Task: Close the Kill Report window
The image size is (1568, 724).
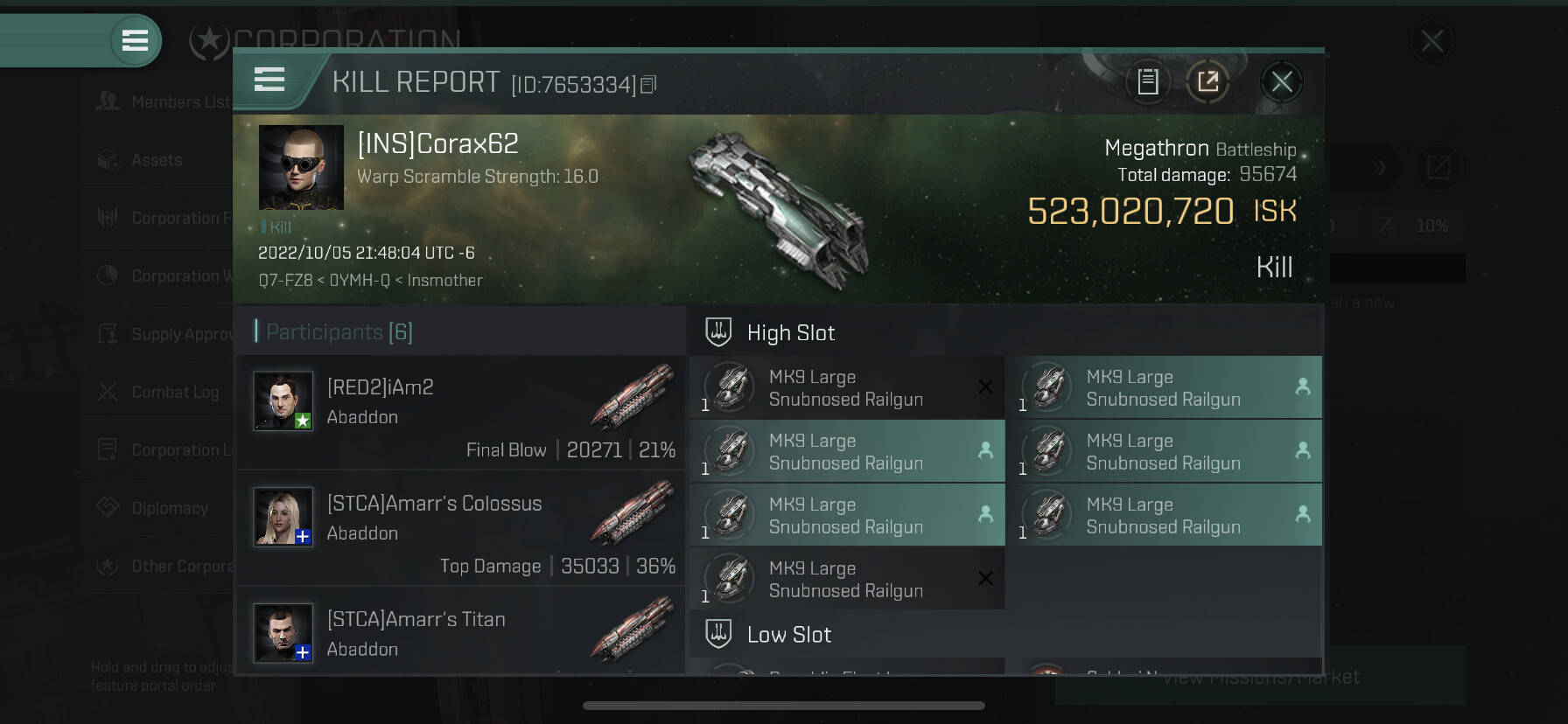Action: point(1281,82)
